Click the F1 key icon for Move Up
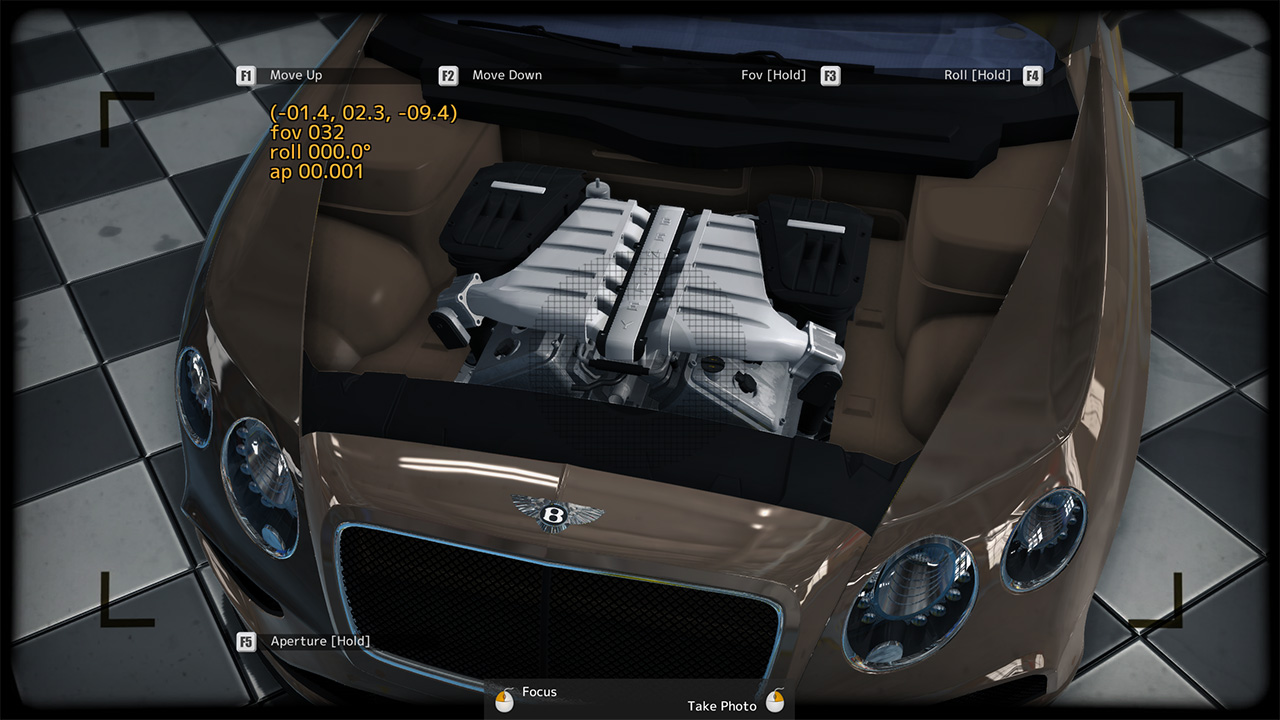1280x720 pixels. pyautogui.click(x=246, y=74)
